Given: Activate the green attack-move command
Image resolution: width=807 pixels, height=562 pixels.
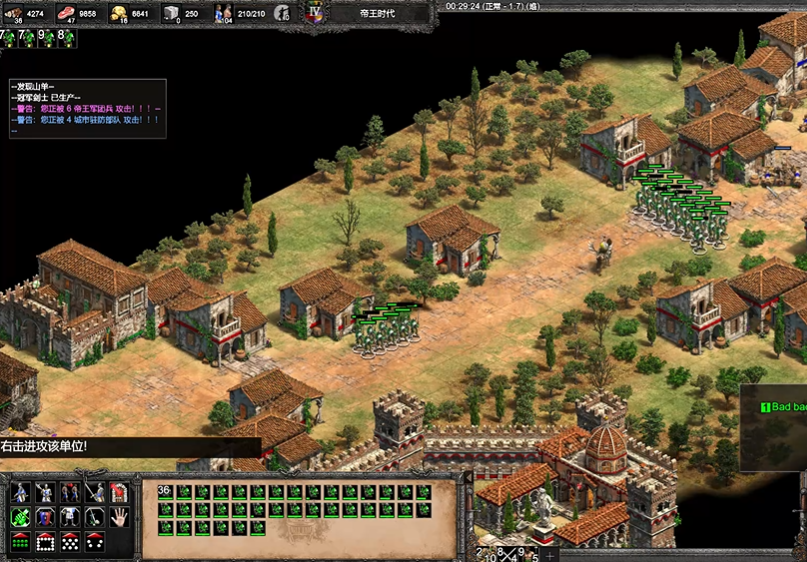Looking at the screenshot, I should (x=20, y=517).
